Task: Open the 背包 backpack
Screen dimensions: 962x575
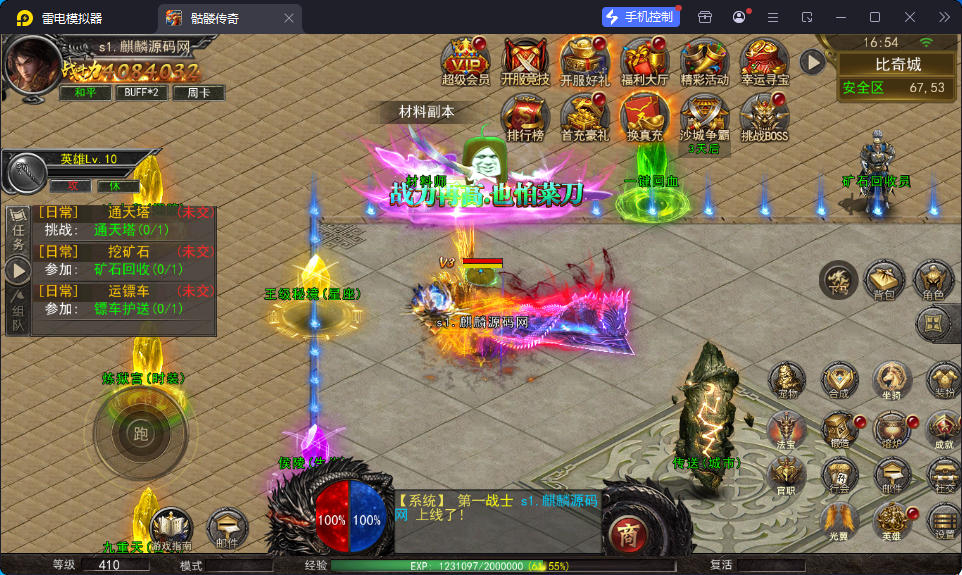Action: (x=883, y=281)
